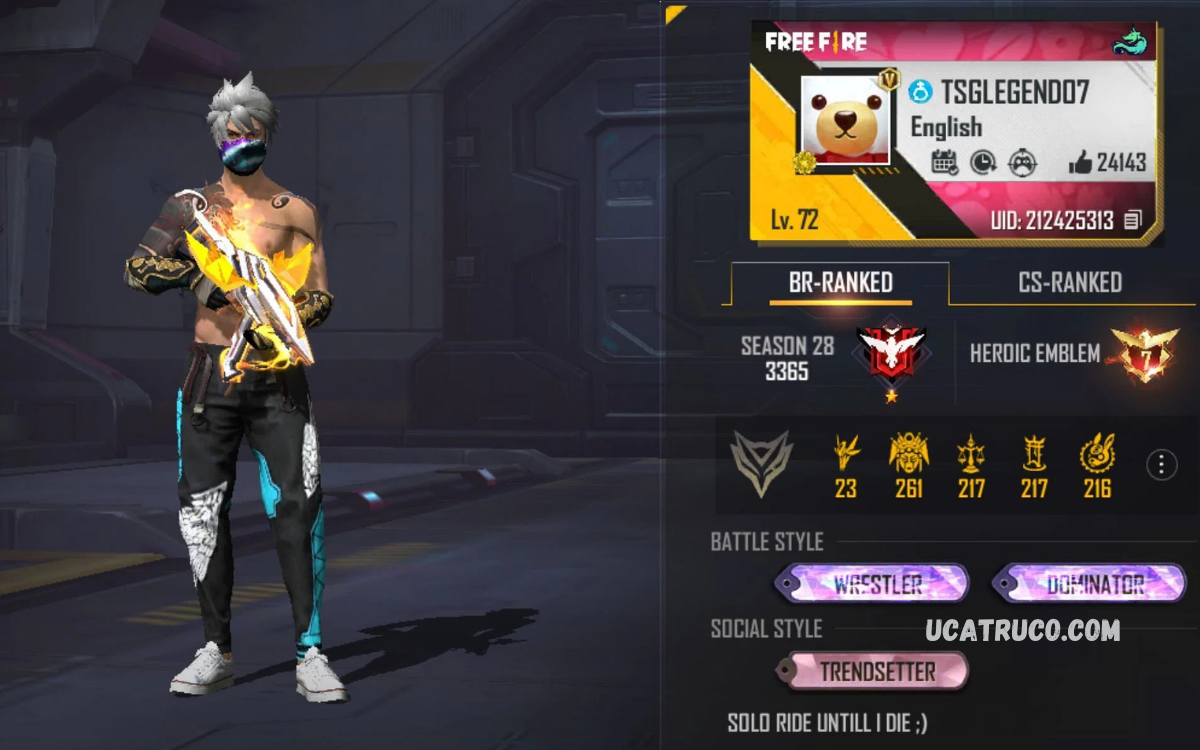Copy the UID with the copy icon
Screen dimensions: 1200x750
1132,221
